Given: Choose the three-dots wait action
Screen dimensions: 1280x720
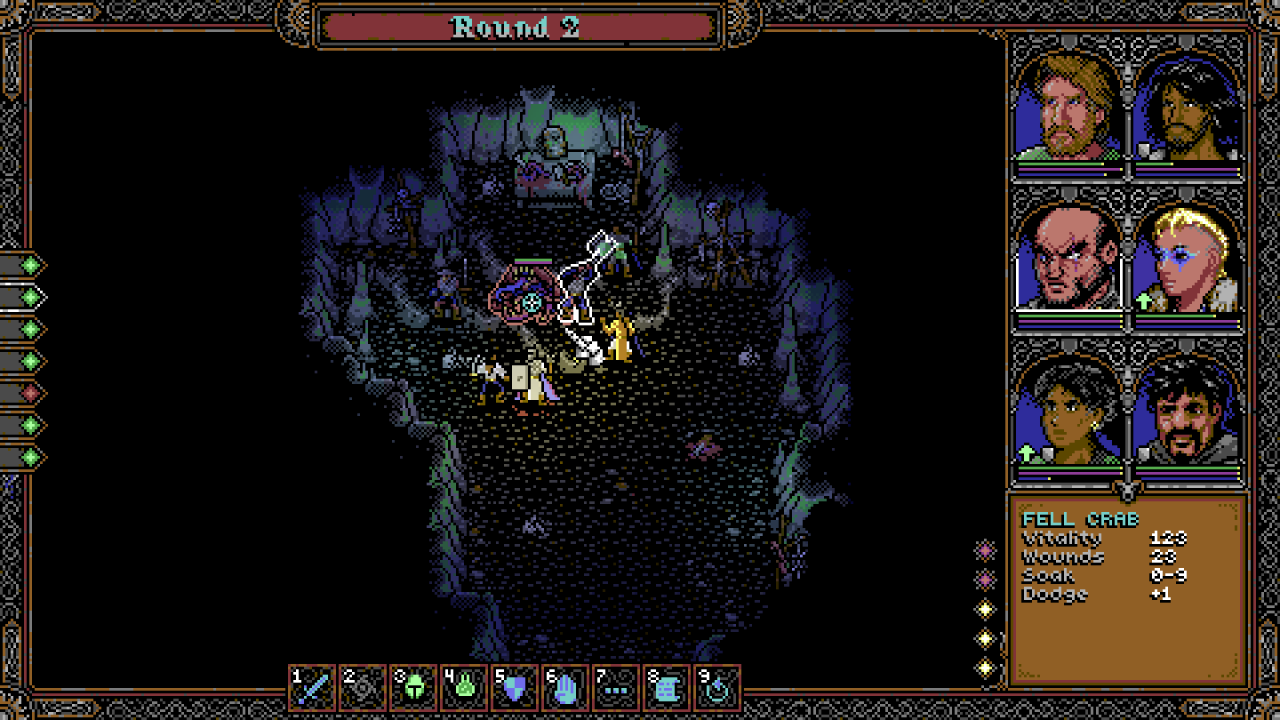Looking at the screenshot, I should pyautogui.click(x=616, y=688).
